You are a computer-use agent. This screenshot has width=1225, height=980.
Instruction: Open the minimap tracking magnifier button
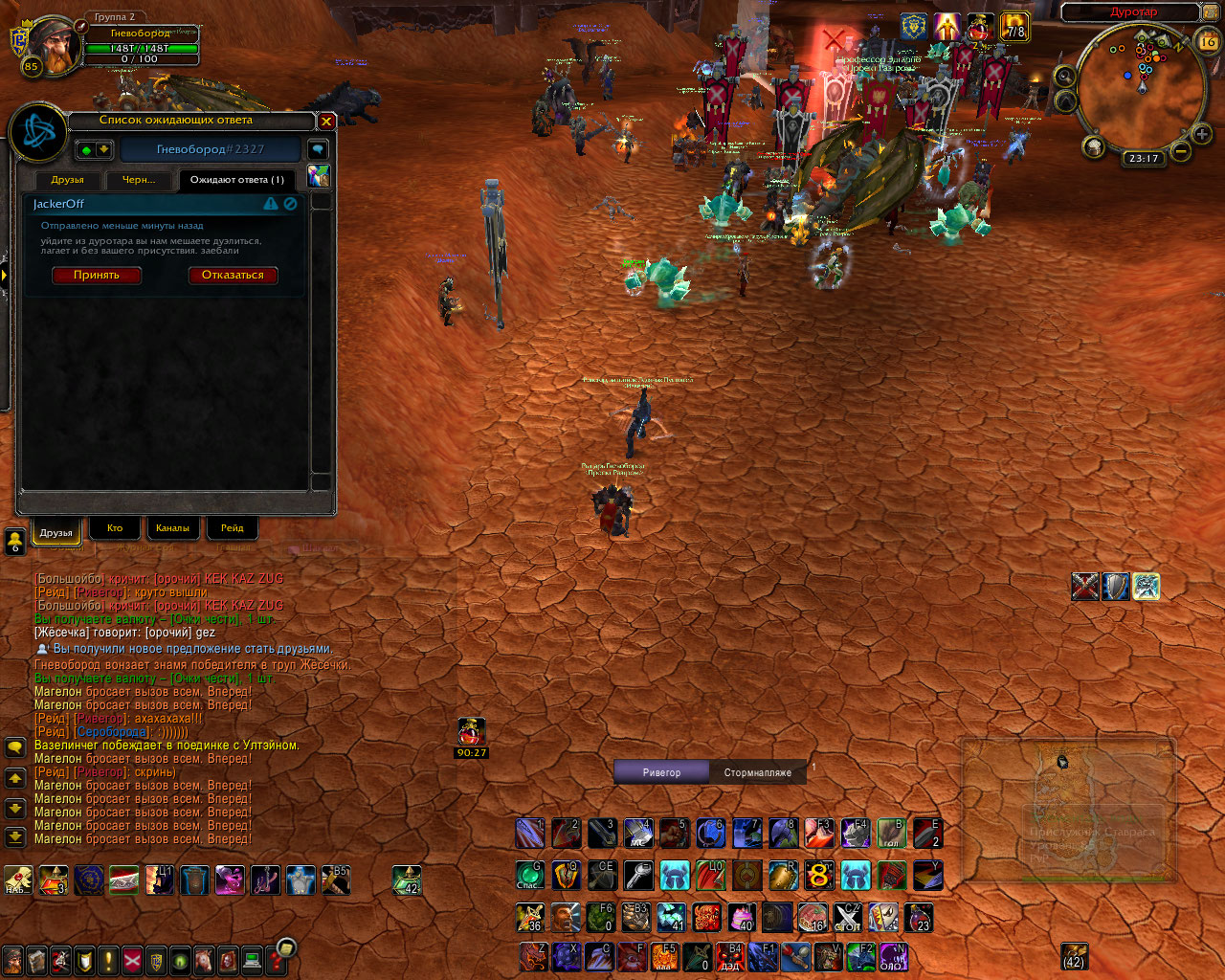click(x=1064, y=76)
